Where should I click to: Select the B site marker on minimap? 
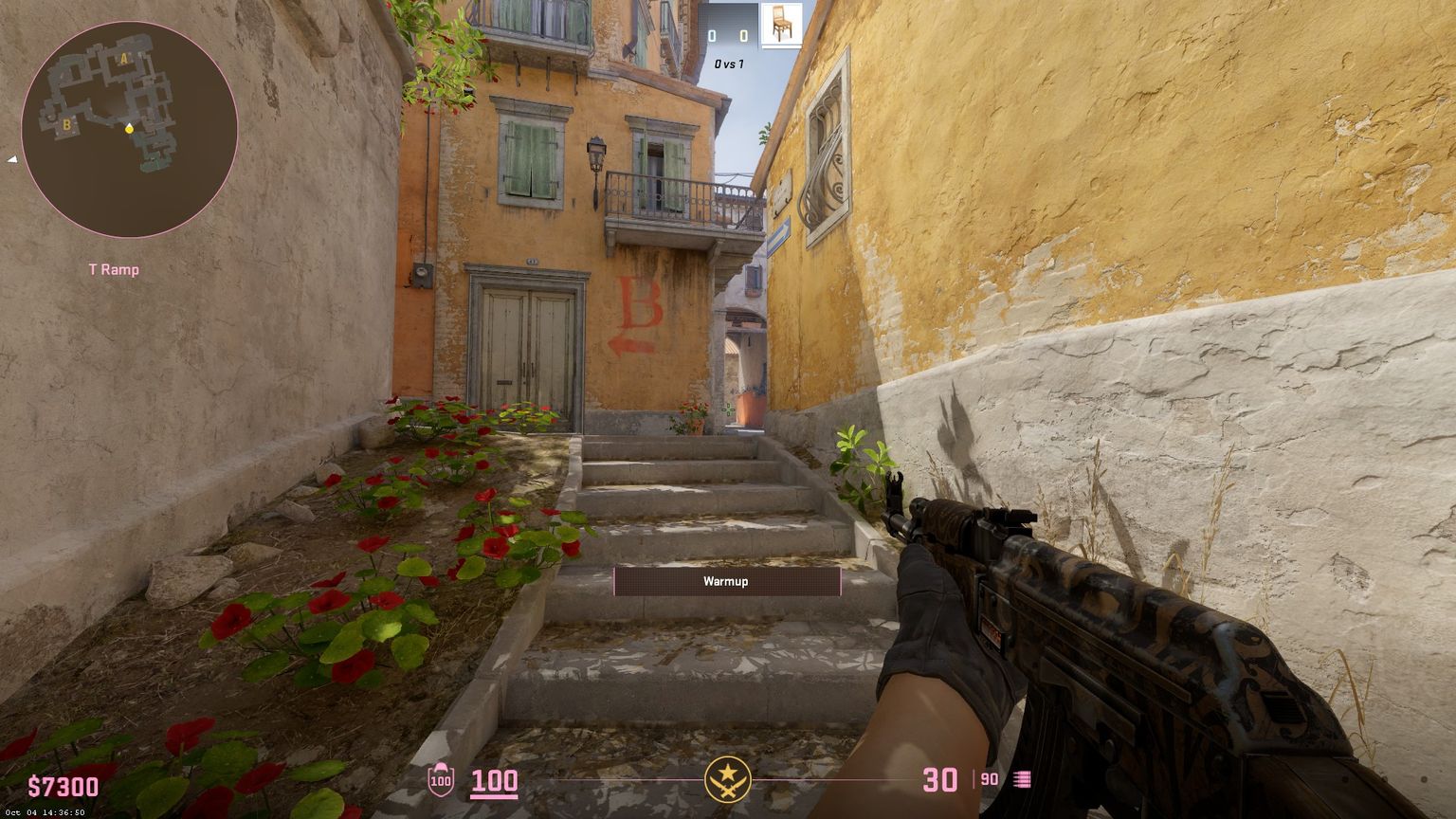pyautogui.click(x=64, y=123)
